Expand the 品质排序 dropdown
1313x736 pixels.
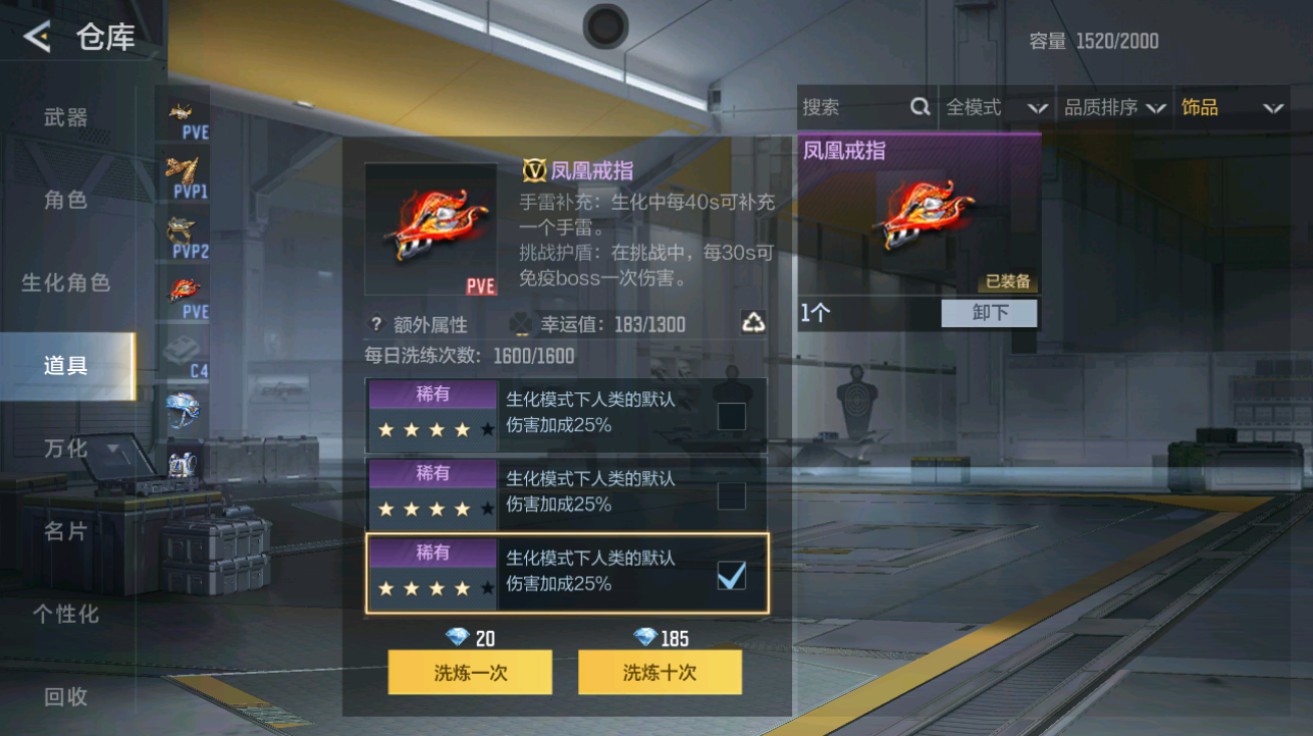pyautogui.click(x=1113, y=107)
